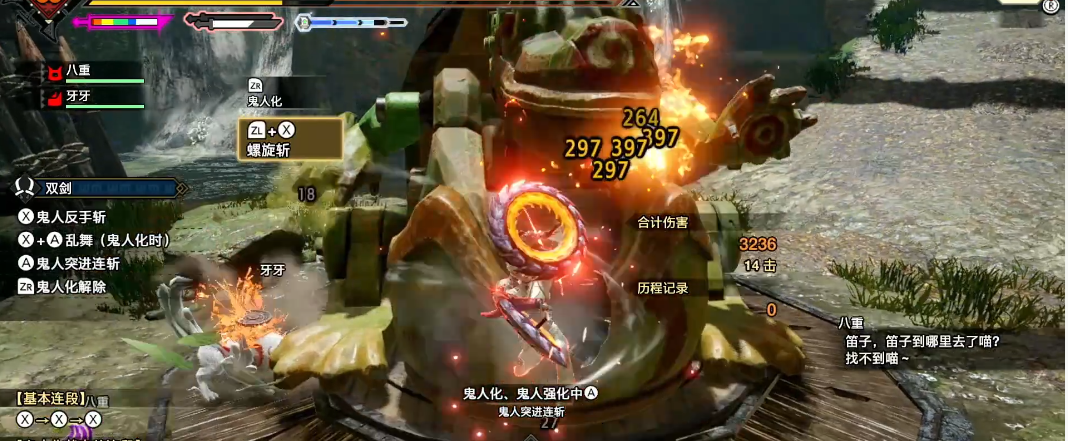The image size is (1068, 441).
Task: Open the 历程记录 training log
Action: coord(663,288)
